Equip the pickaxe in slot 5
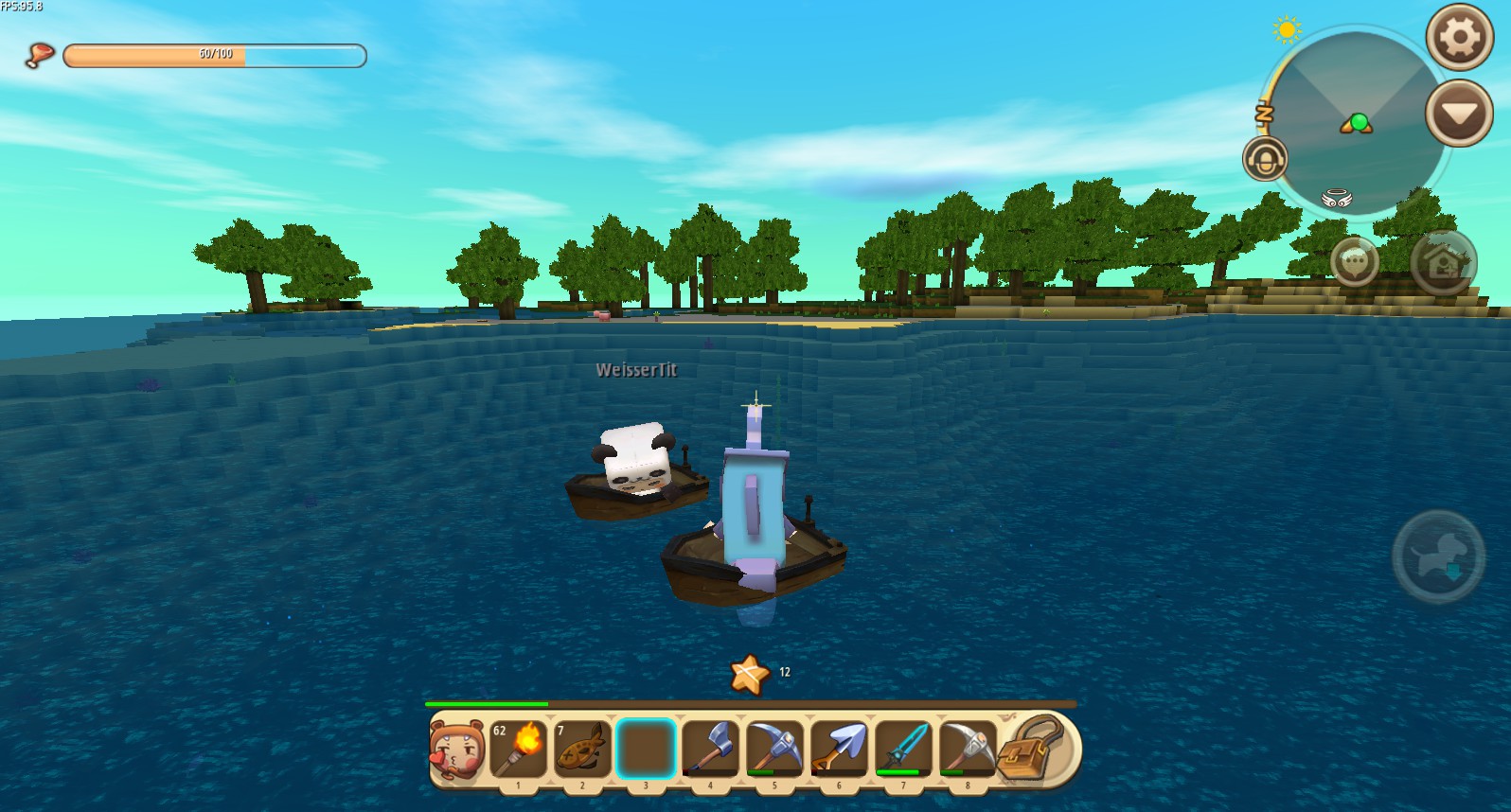Screen dimensions: 1511x812 pos(775,749)
